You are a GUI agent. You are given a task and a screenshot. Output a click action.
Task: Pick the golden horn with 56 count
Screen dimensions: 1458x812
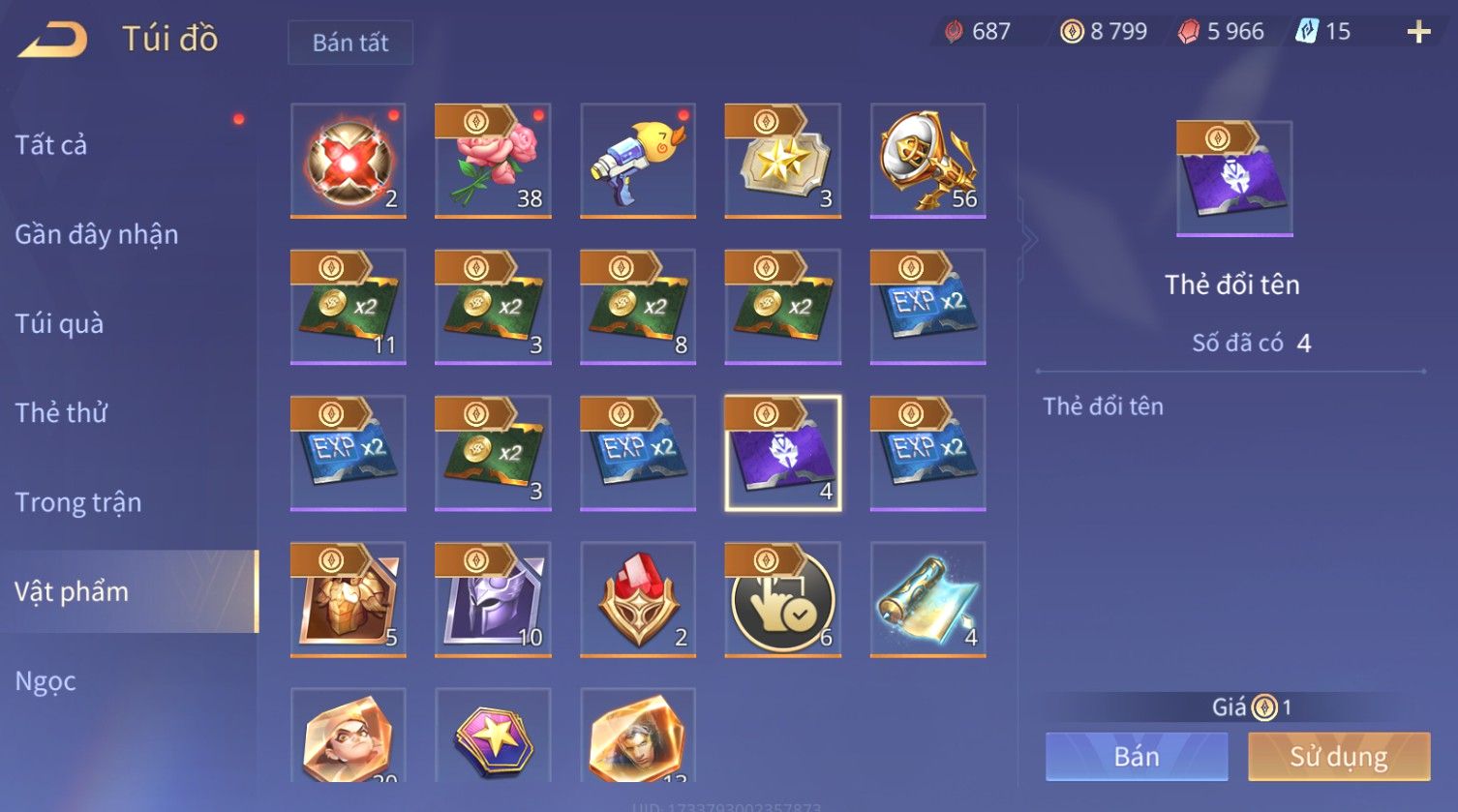(927, 161)
